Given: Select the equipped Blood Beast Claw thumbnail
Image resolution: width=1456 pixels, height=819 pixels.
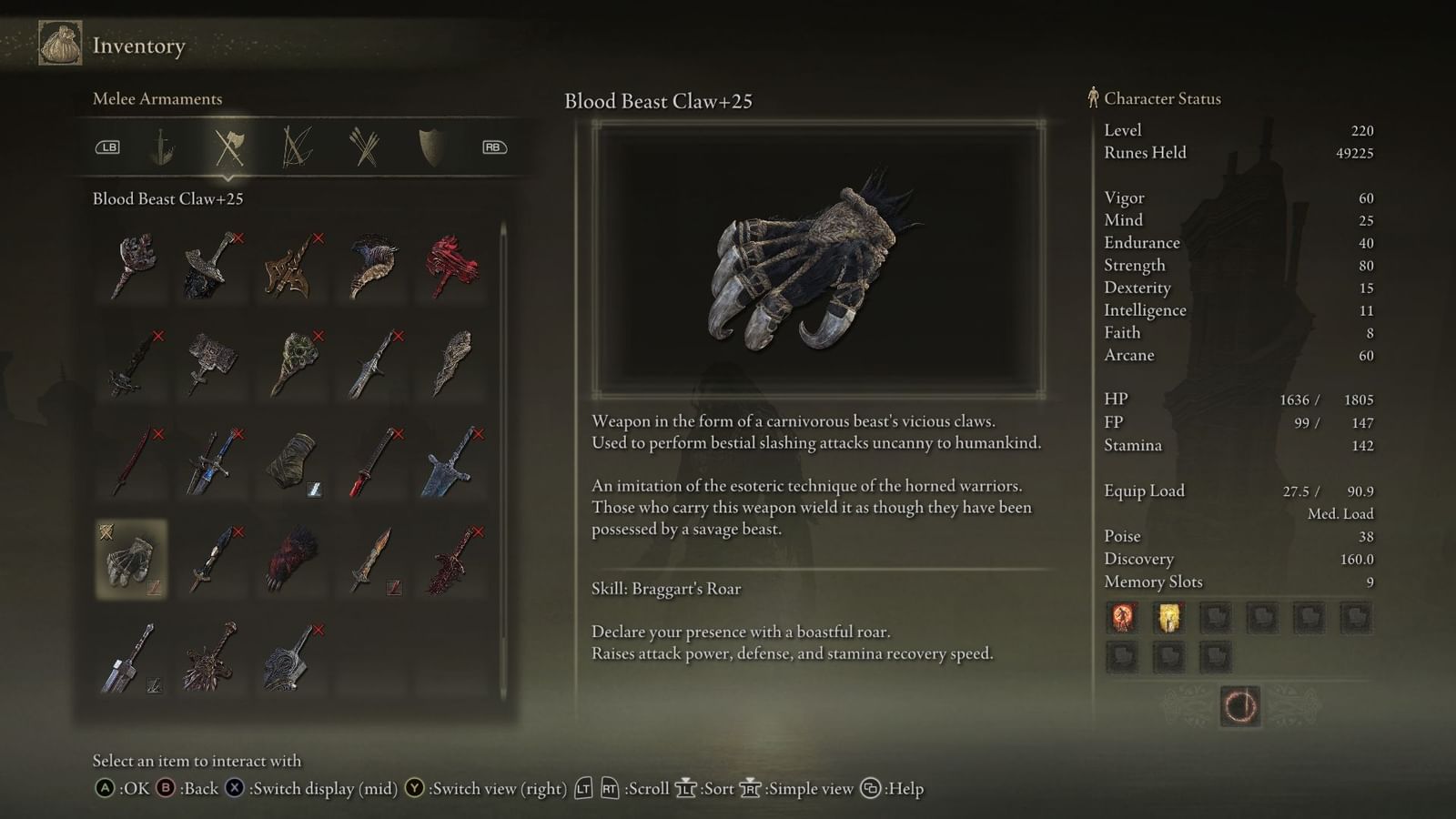Looking at the screenshot, I should [x=130, y=561].
